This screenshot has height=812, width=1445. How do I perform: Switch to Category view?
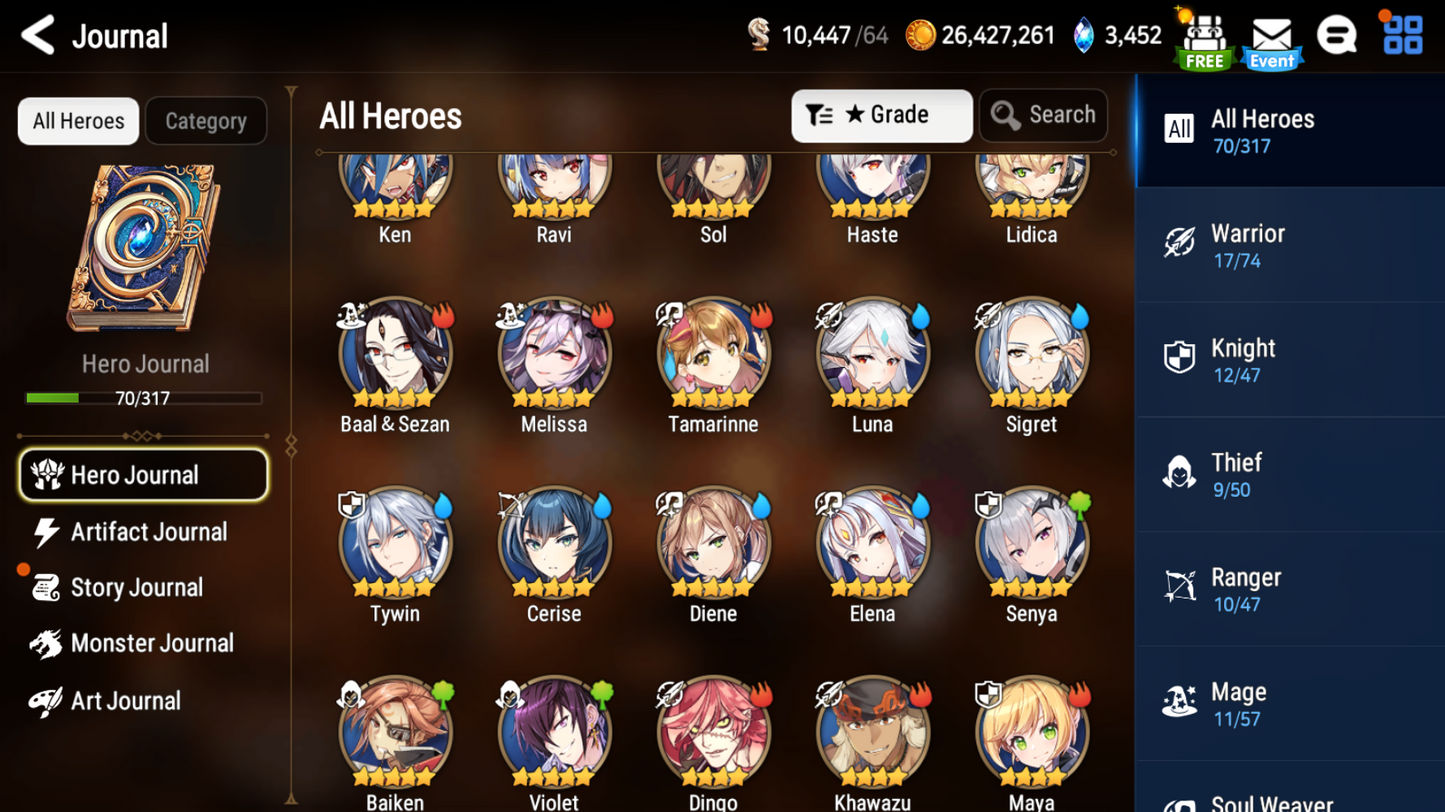tap(206, 121)
